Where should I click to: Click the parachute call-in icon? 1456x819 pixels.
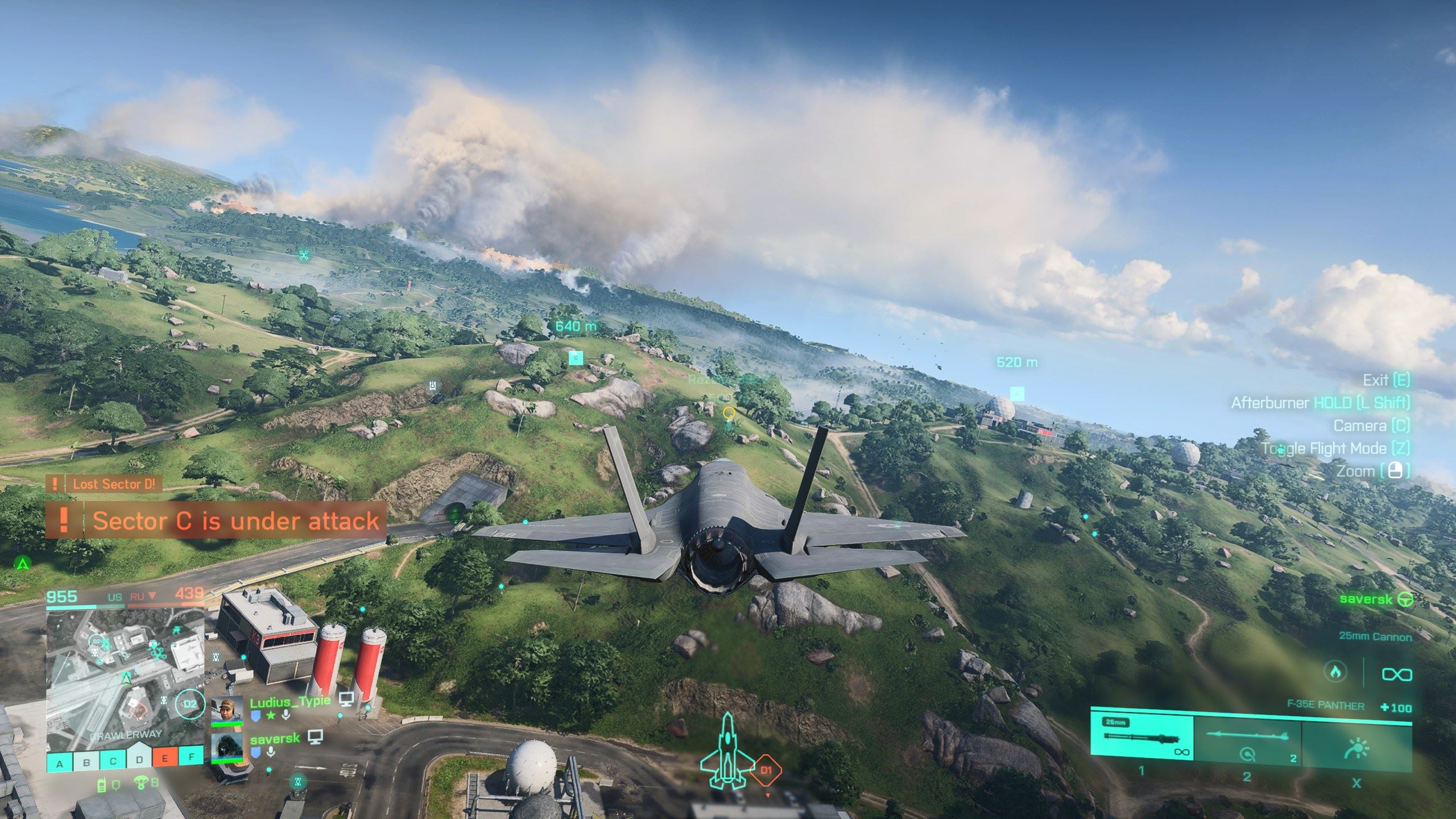pyautogui.click(x=140, y=784)
